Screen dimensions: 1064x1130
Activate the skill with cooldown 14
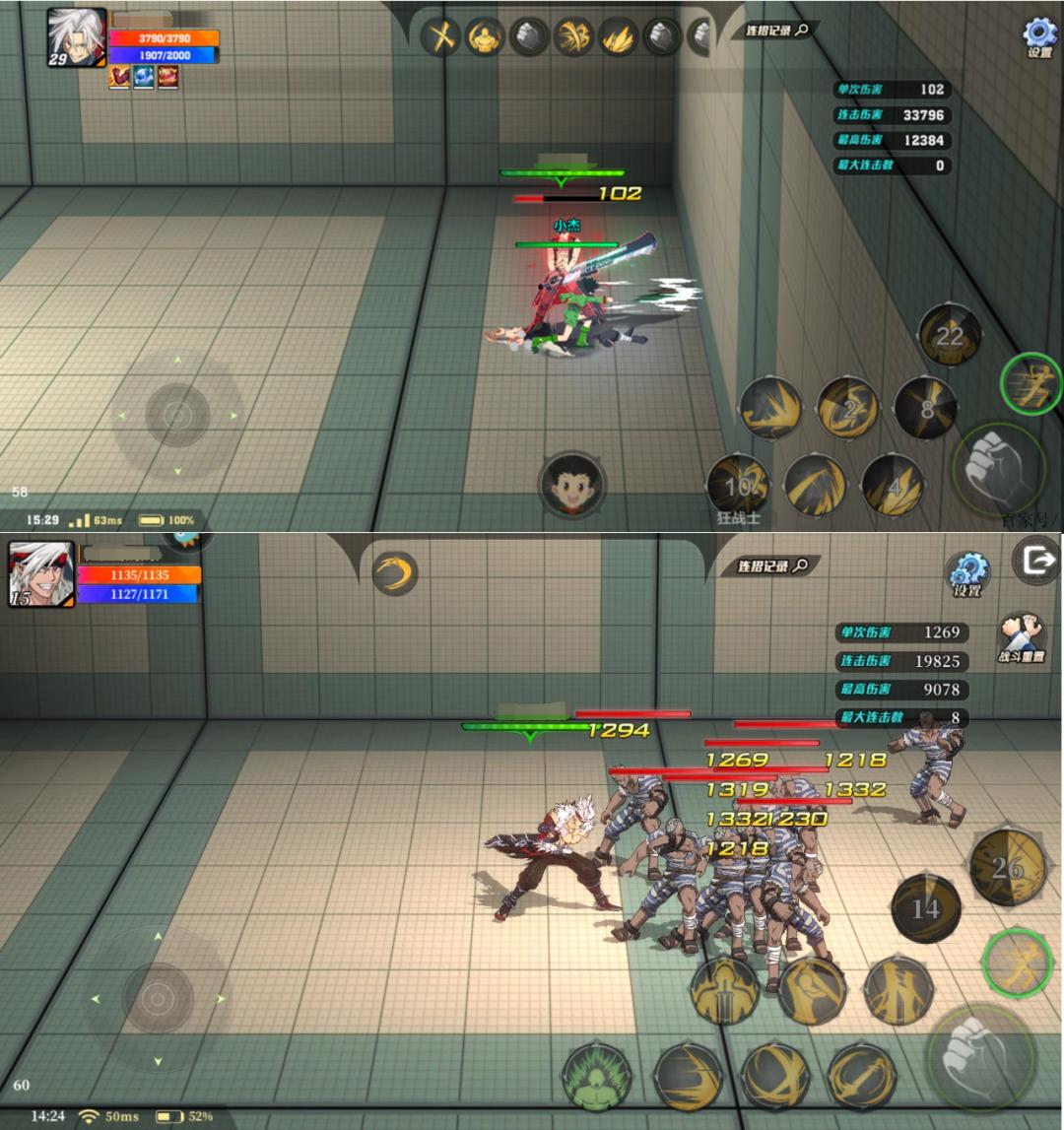(925, 907)
